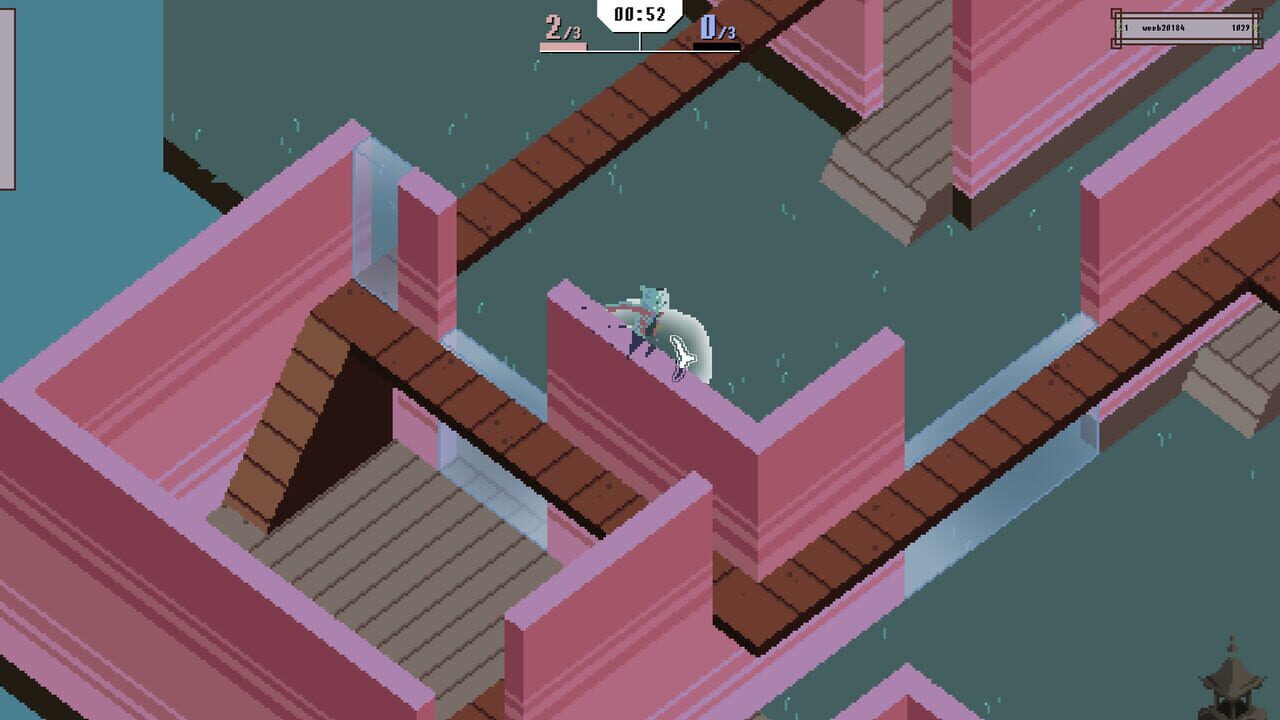Image resolution: width=1280 pixels, height=720 pixels.
Task: Open the player weeb20184 entry
Action: (x=1163, y=27)
